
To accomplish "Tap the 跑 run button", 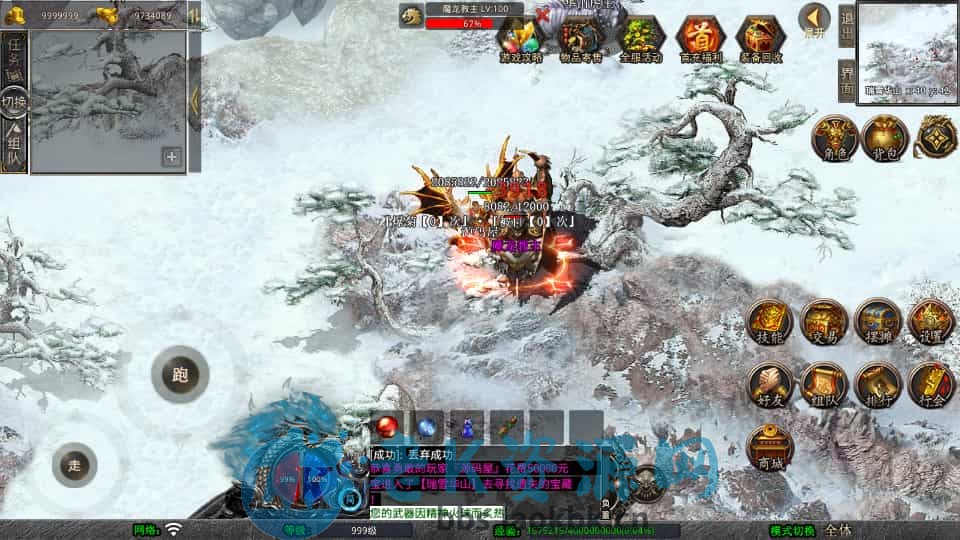I will point(180,376).
